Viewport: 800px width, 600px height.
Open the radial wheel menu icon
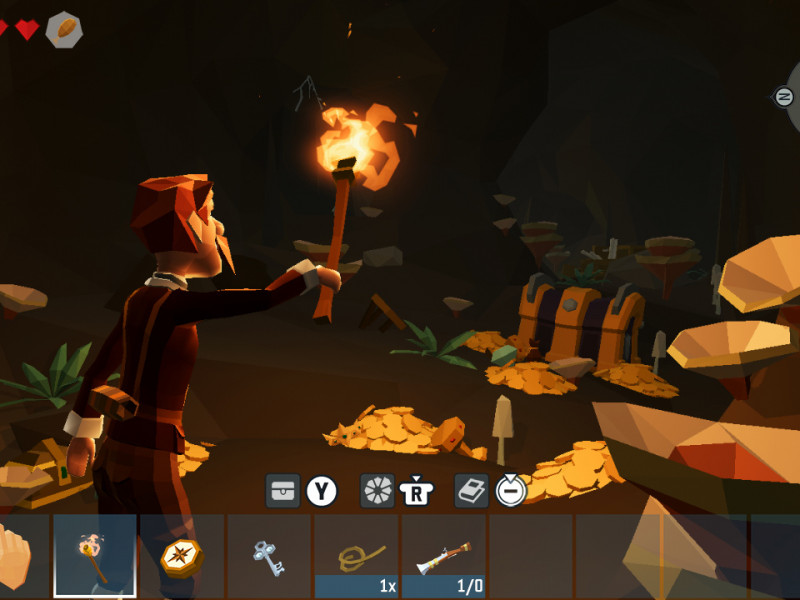pyautogui.click(x=378, y=491)
